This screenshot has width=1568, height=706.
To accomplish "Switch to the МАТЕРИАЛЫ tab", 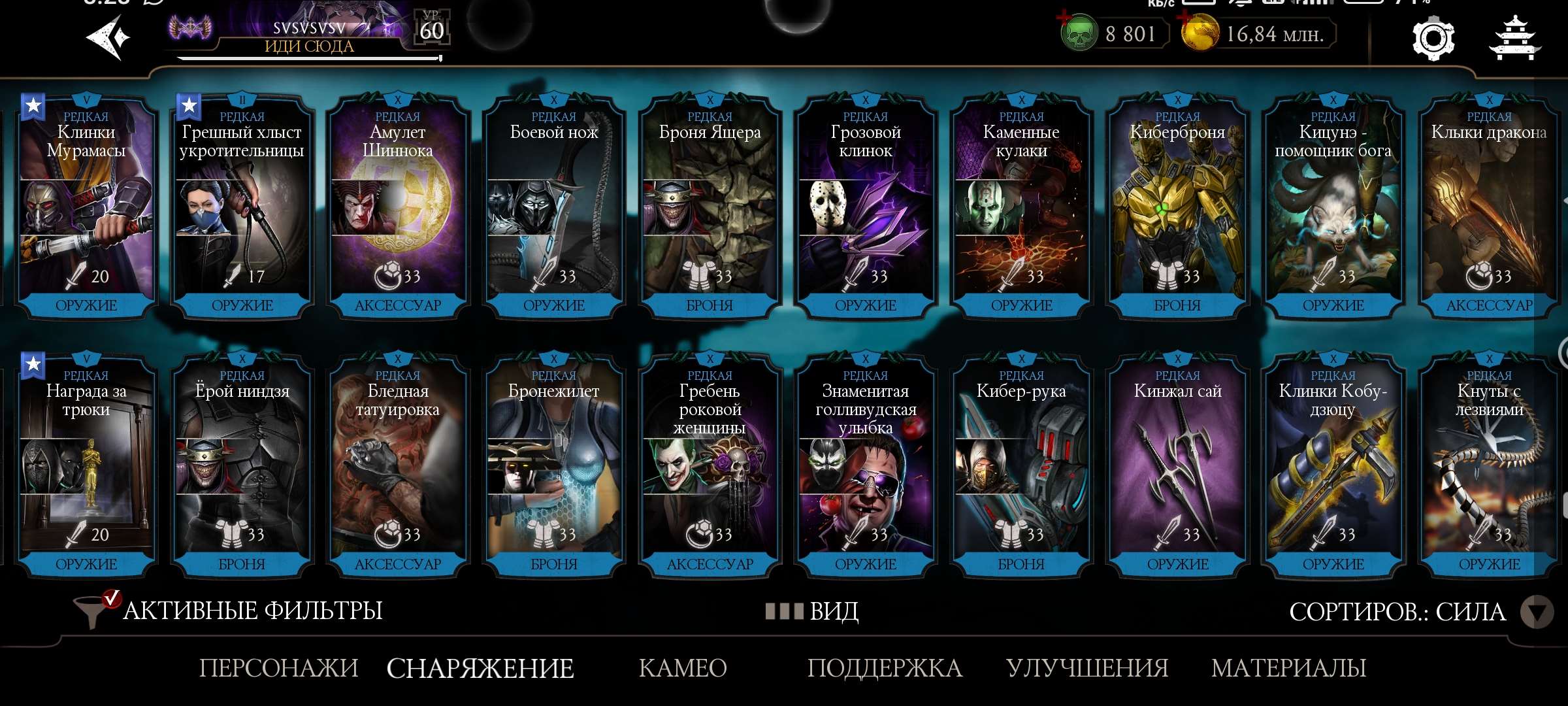I will pos(1288,668).
